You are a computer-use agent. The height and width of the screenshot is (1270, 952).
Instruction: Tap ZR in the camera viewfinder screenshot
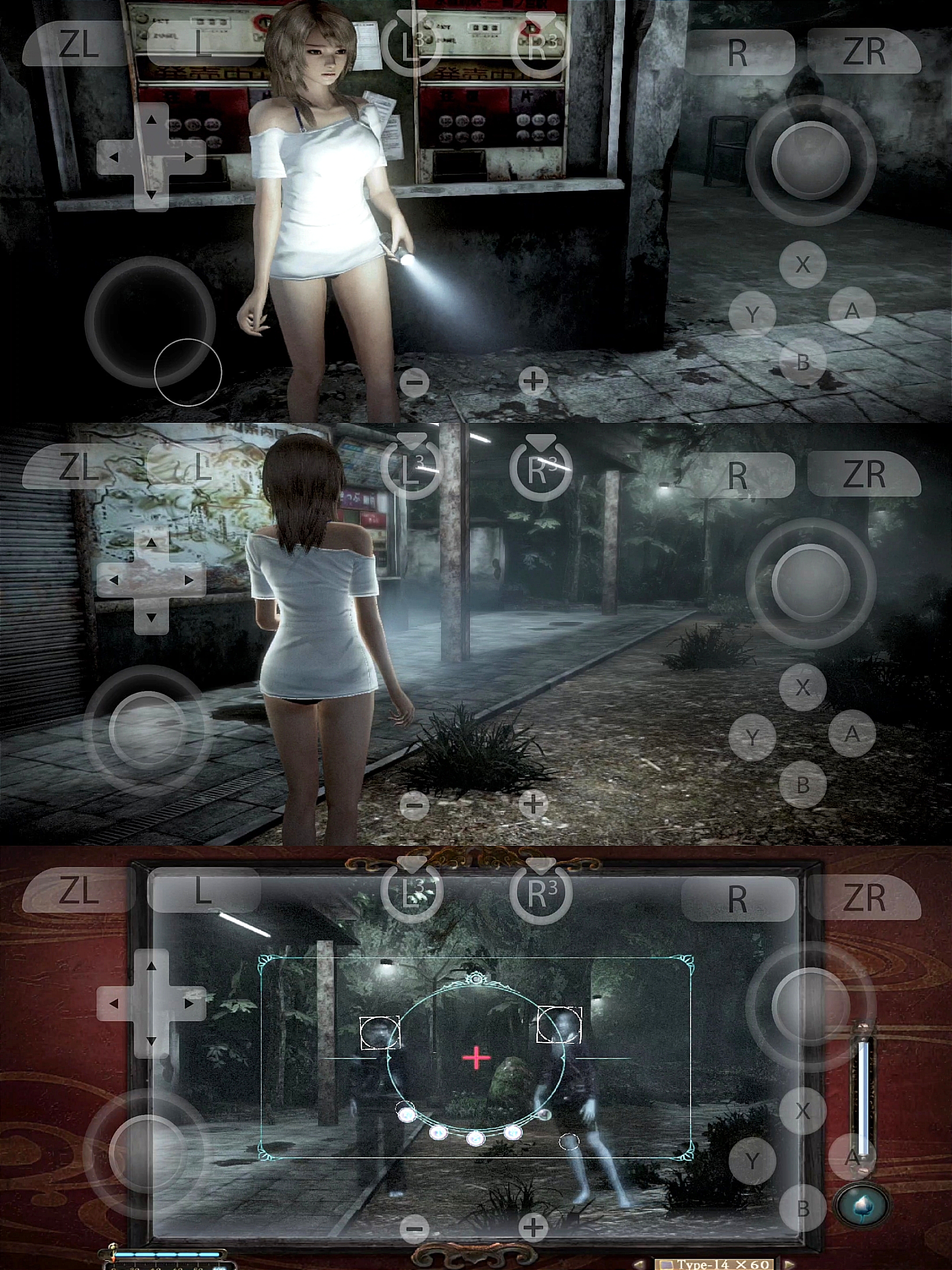tap(863, 897)
